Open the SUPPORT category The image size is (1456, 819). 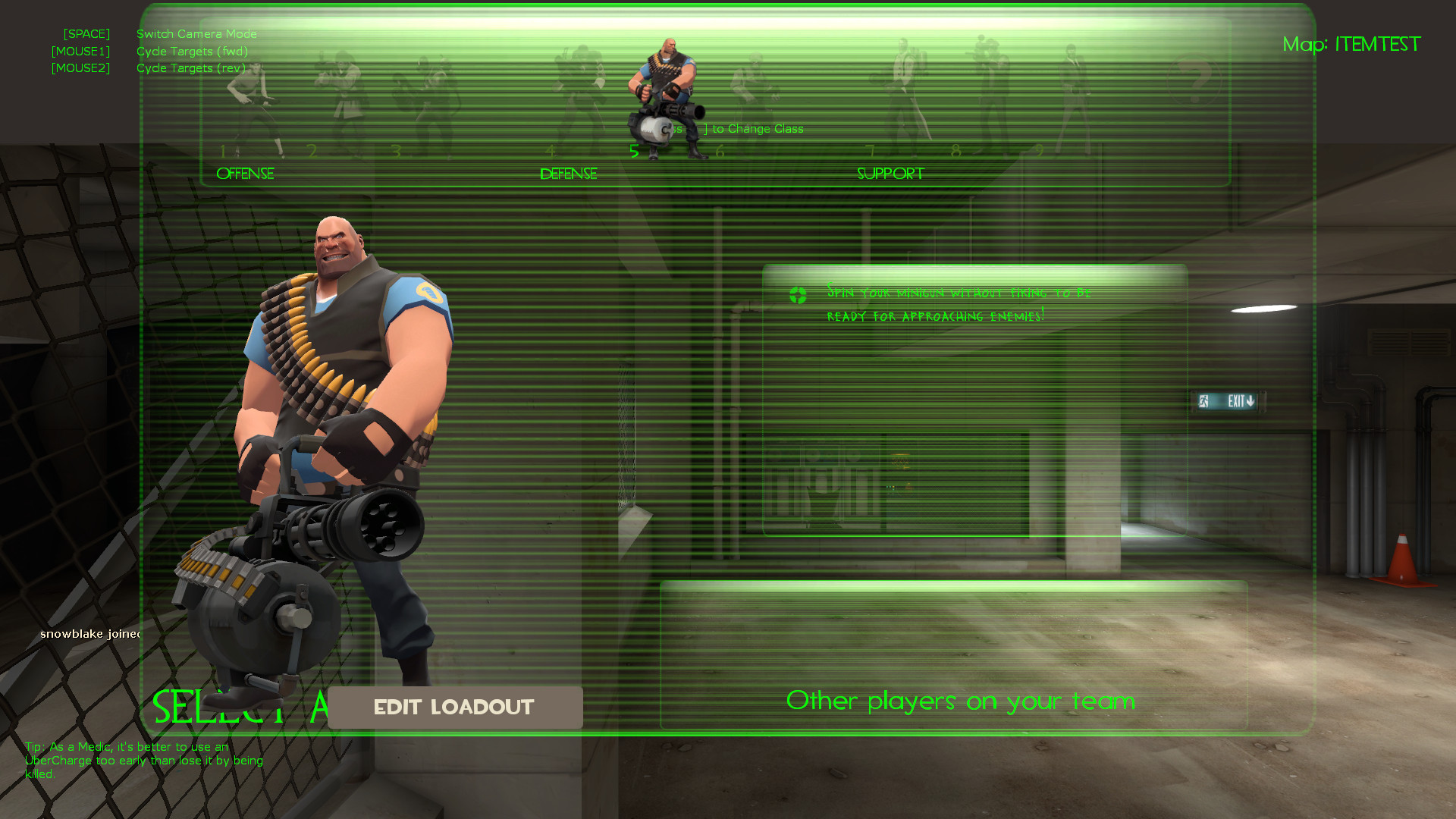(x=890, y=174)
